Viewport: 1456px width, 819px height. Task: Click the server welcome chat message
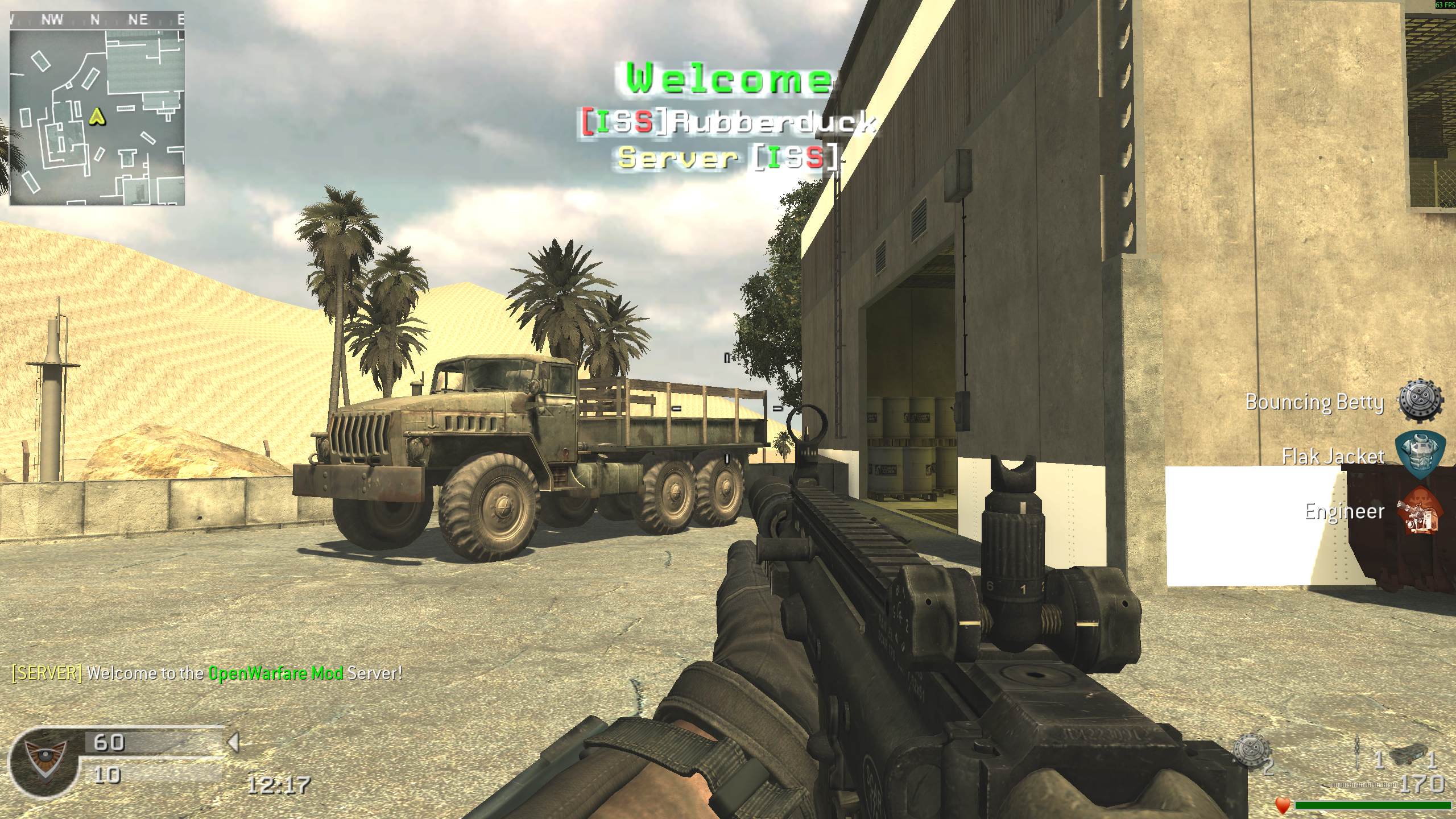click(x=207, y=673)
